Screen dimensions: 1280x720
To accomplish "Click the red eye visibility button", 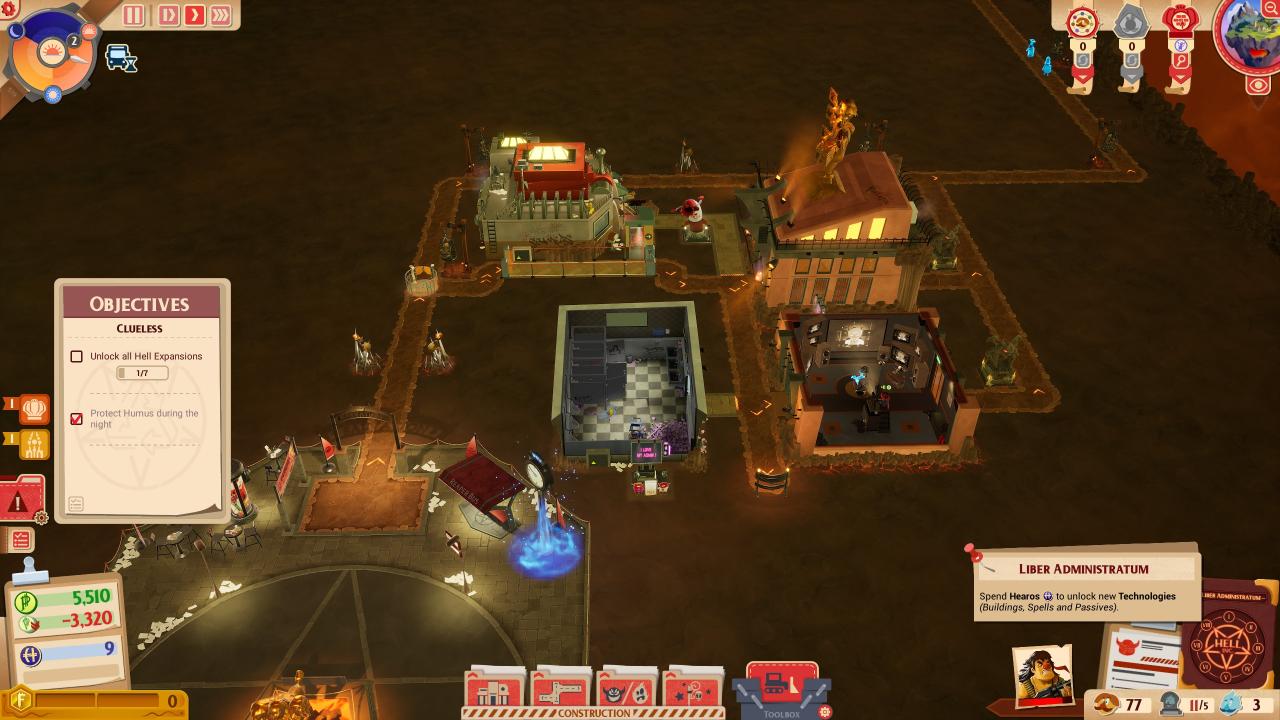I will point(1258,85).
